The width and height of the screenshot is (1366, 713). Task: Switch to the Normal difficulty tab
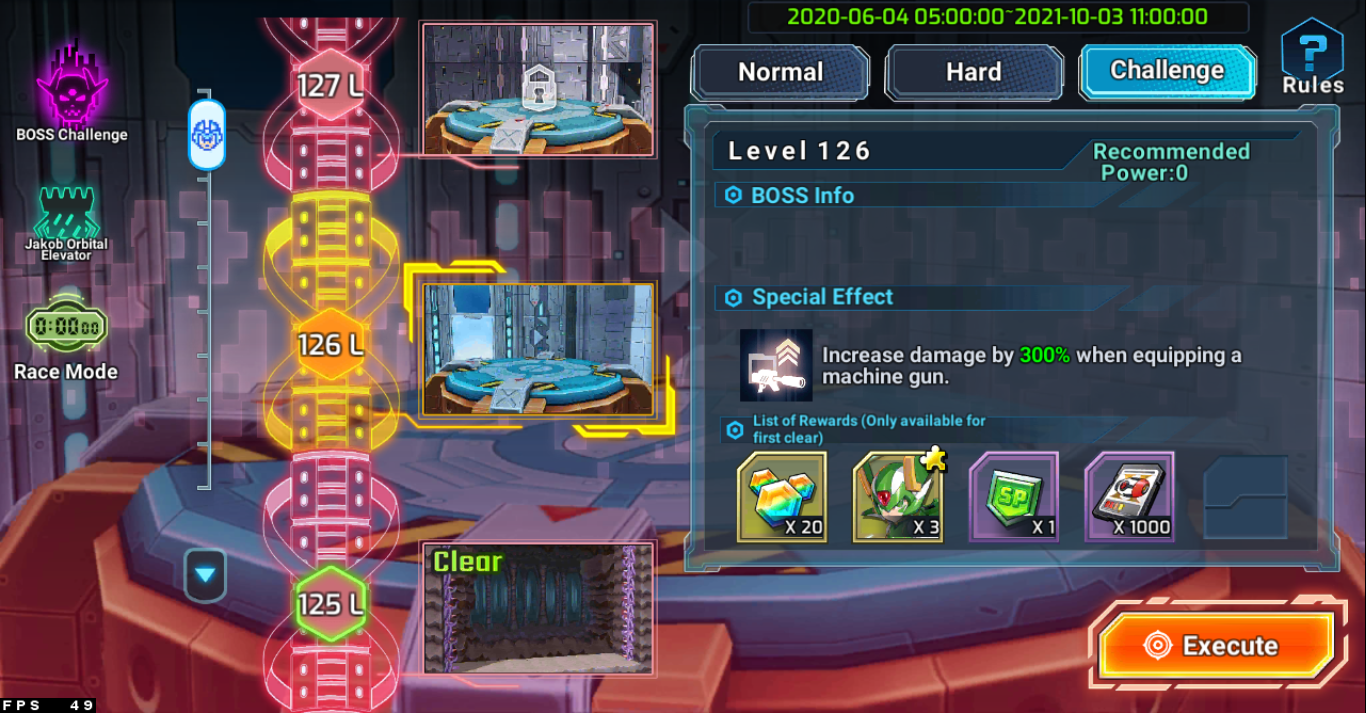(780, 72)
